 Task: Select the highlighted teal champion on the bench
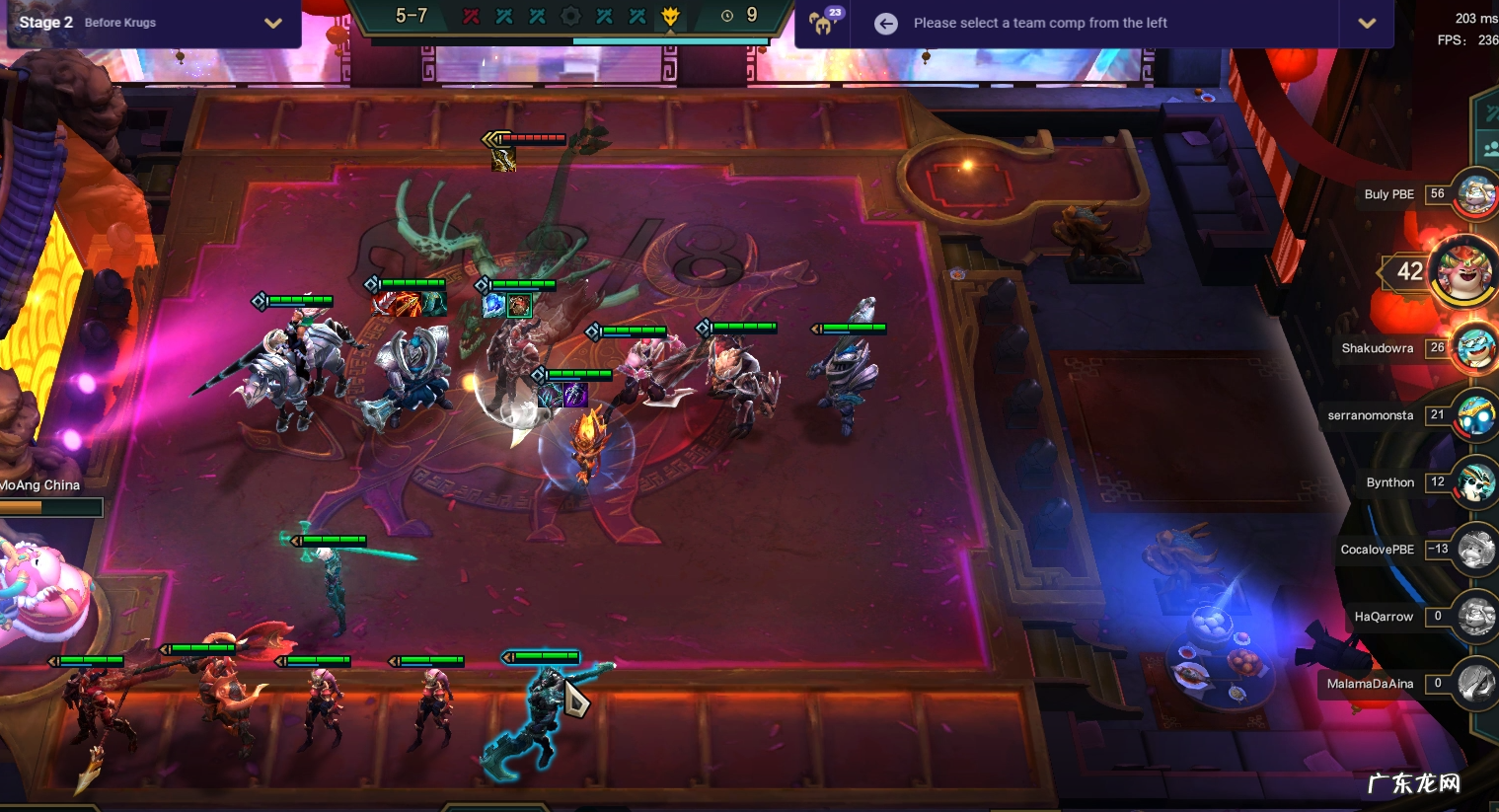coord(541,715)
